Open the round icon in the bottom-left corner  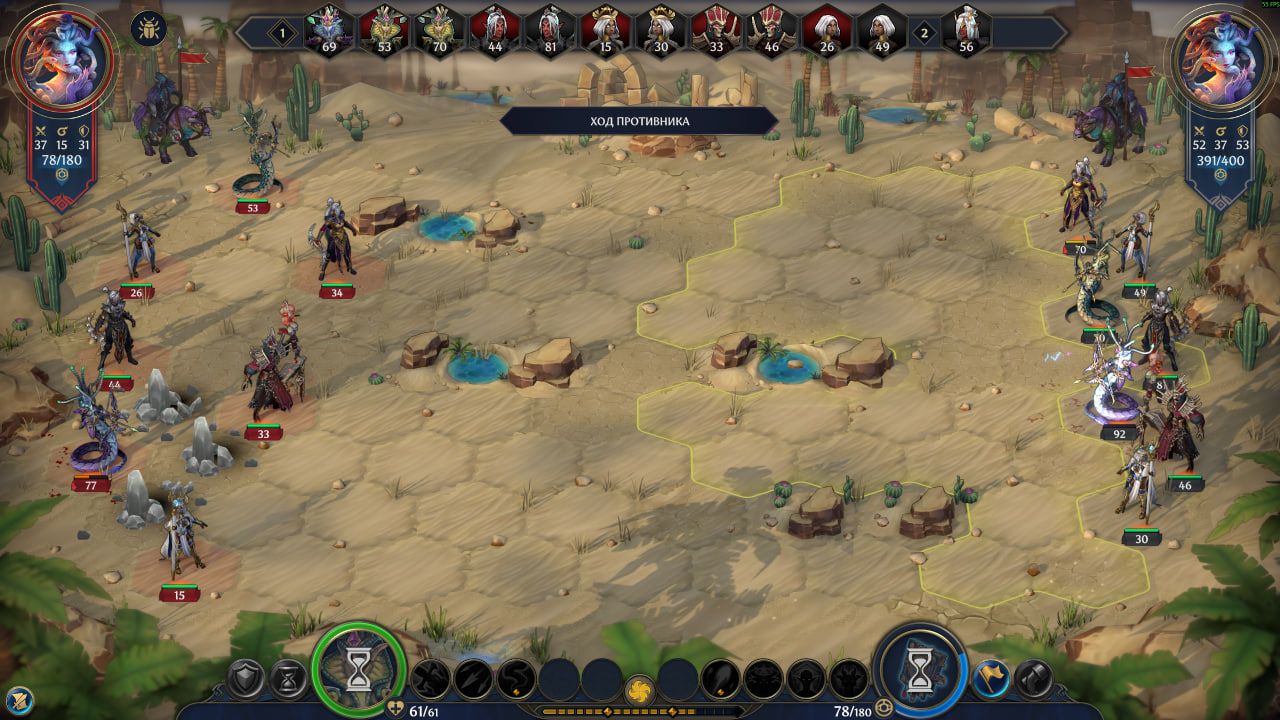point(18,699)
